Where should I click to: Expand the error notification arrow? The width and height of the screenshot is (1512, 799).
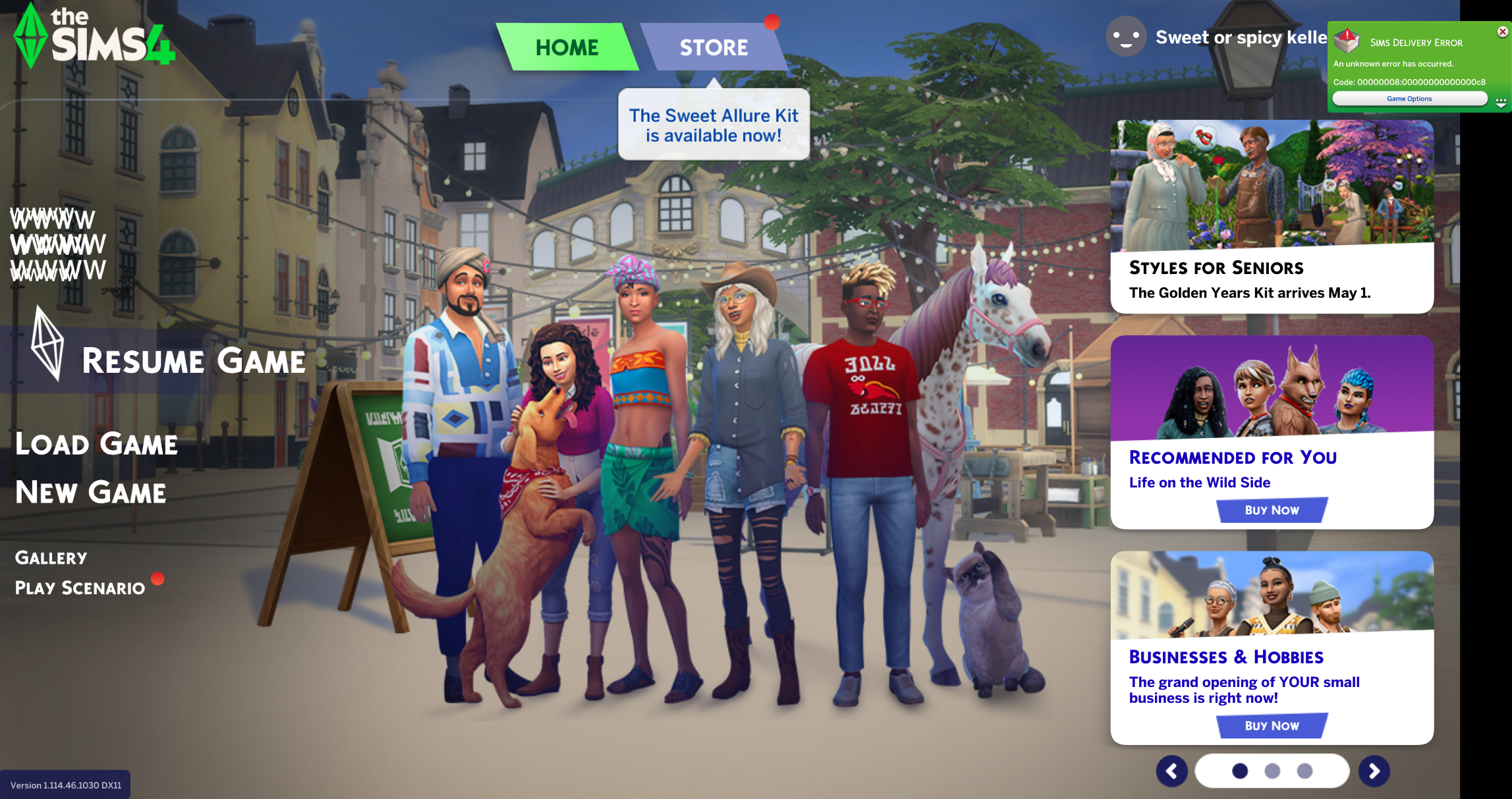[1501, 102]
